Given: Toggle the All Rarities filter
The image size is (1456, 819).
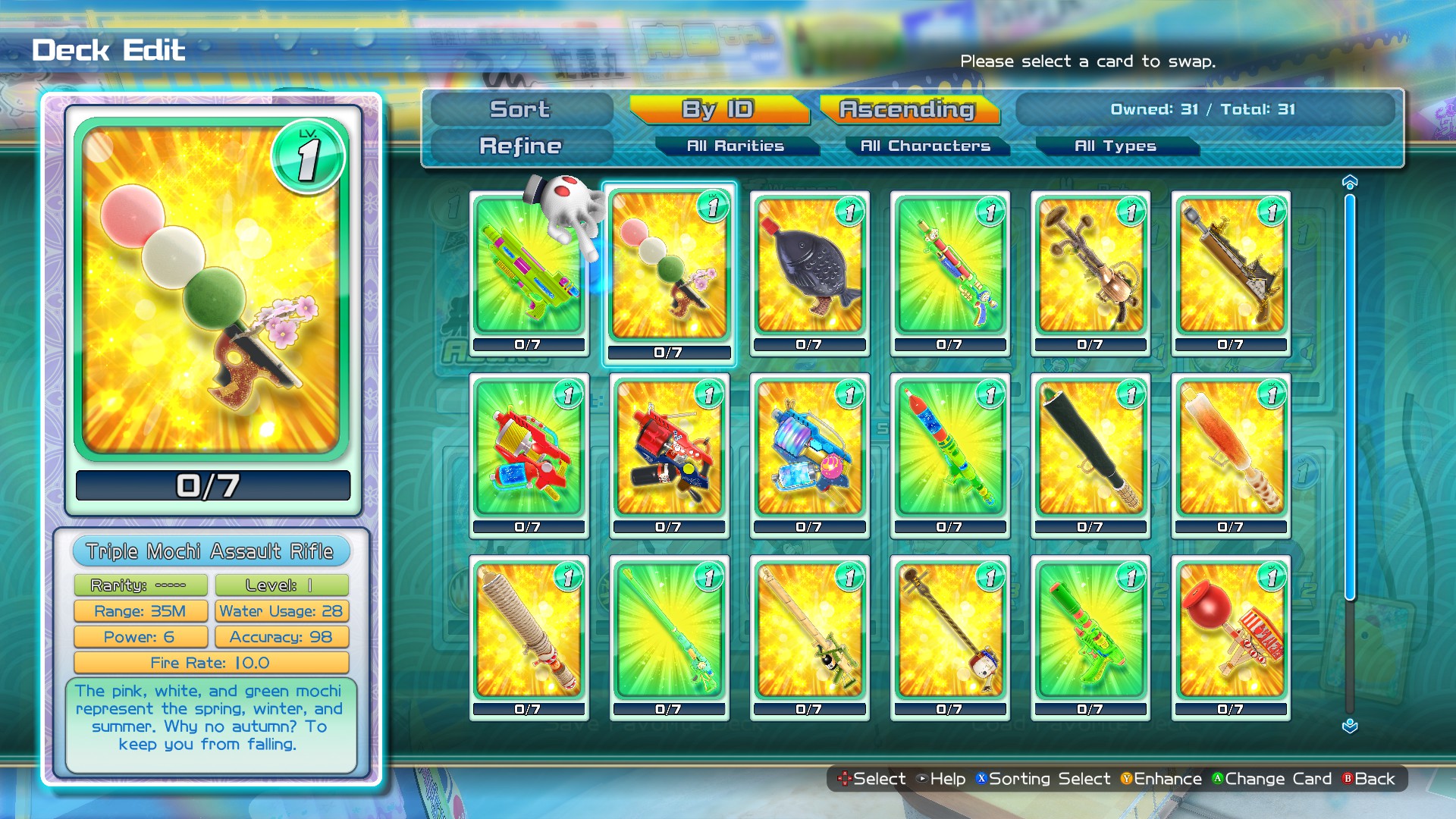Looking at the screenshot, I should point(735,146).
